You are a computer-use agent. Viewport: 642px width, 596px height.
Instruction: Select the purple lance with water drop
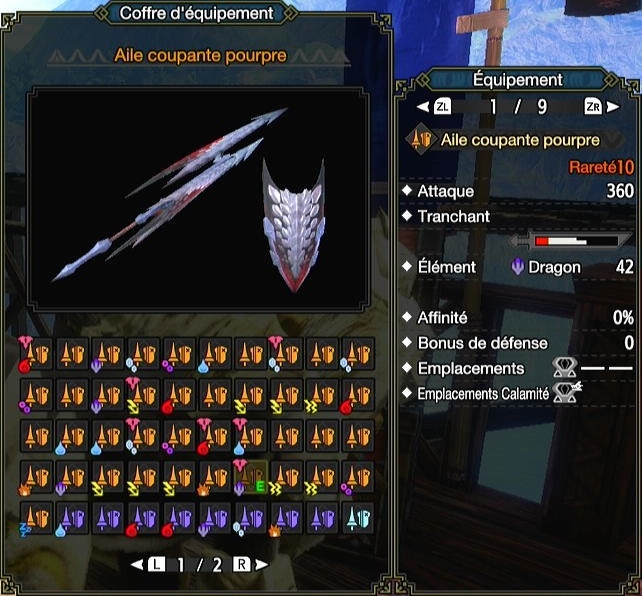[x=70, y=517]
